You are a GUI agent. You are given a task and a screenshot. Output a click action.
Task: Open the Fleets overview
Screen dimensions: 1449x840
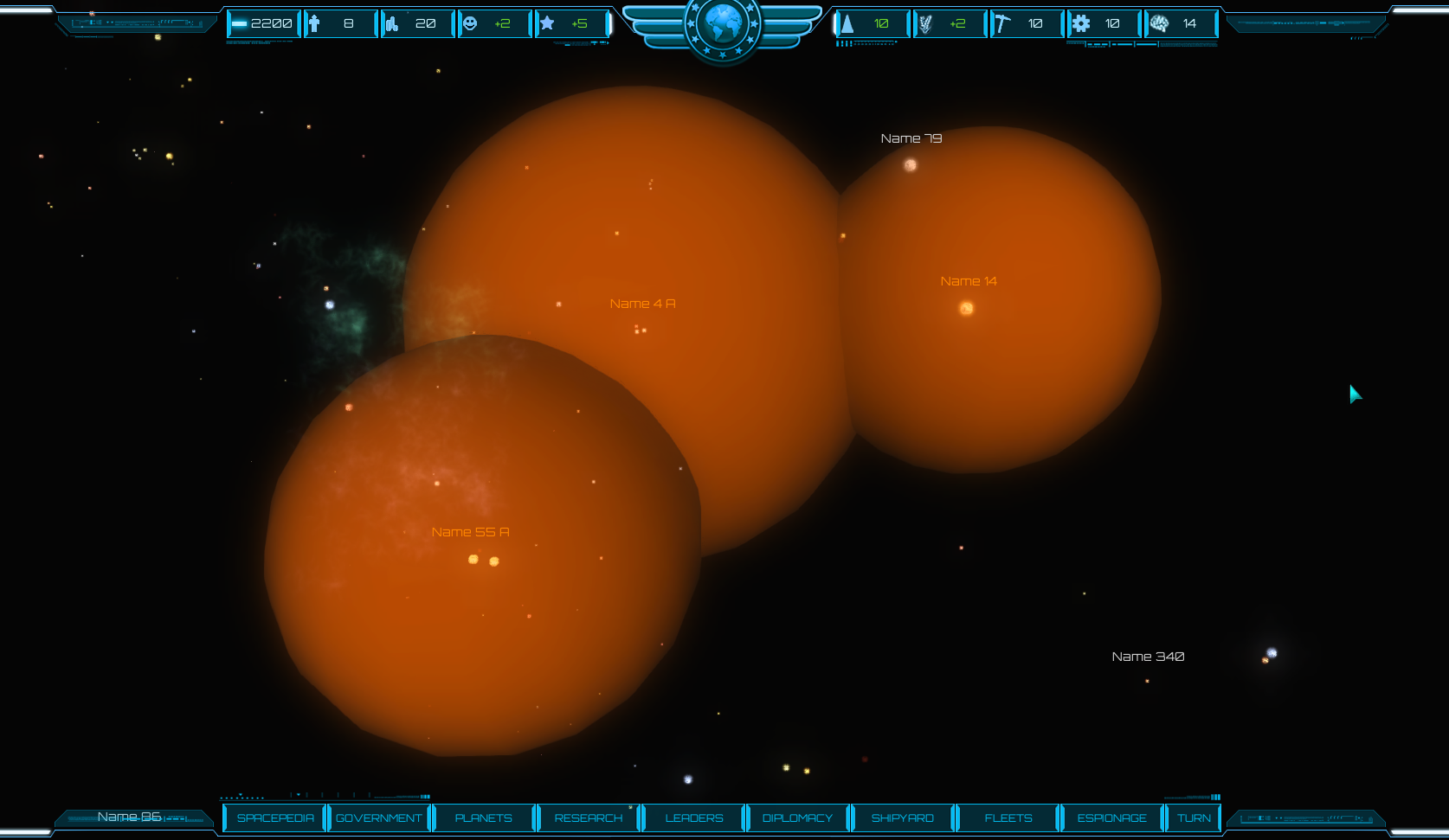point(1008,818)
